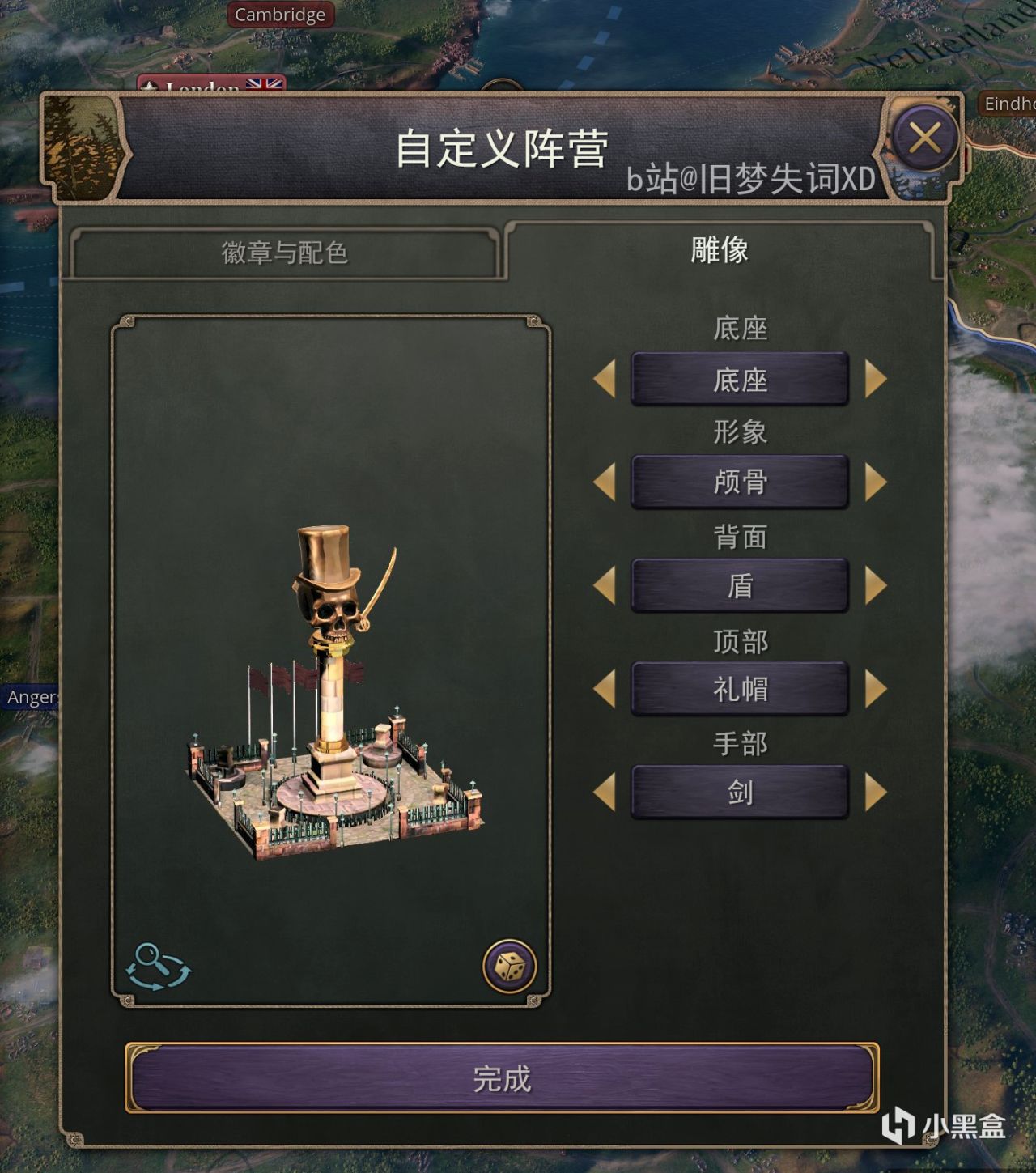The width and height of the screenshot is (1036, 1173).
Task: Select the 雕像 tab
Action: 716,251
